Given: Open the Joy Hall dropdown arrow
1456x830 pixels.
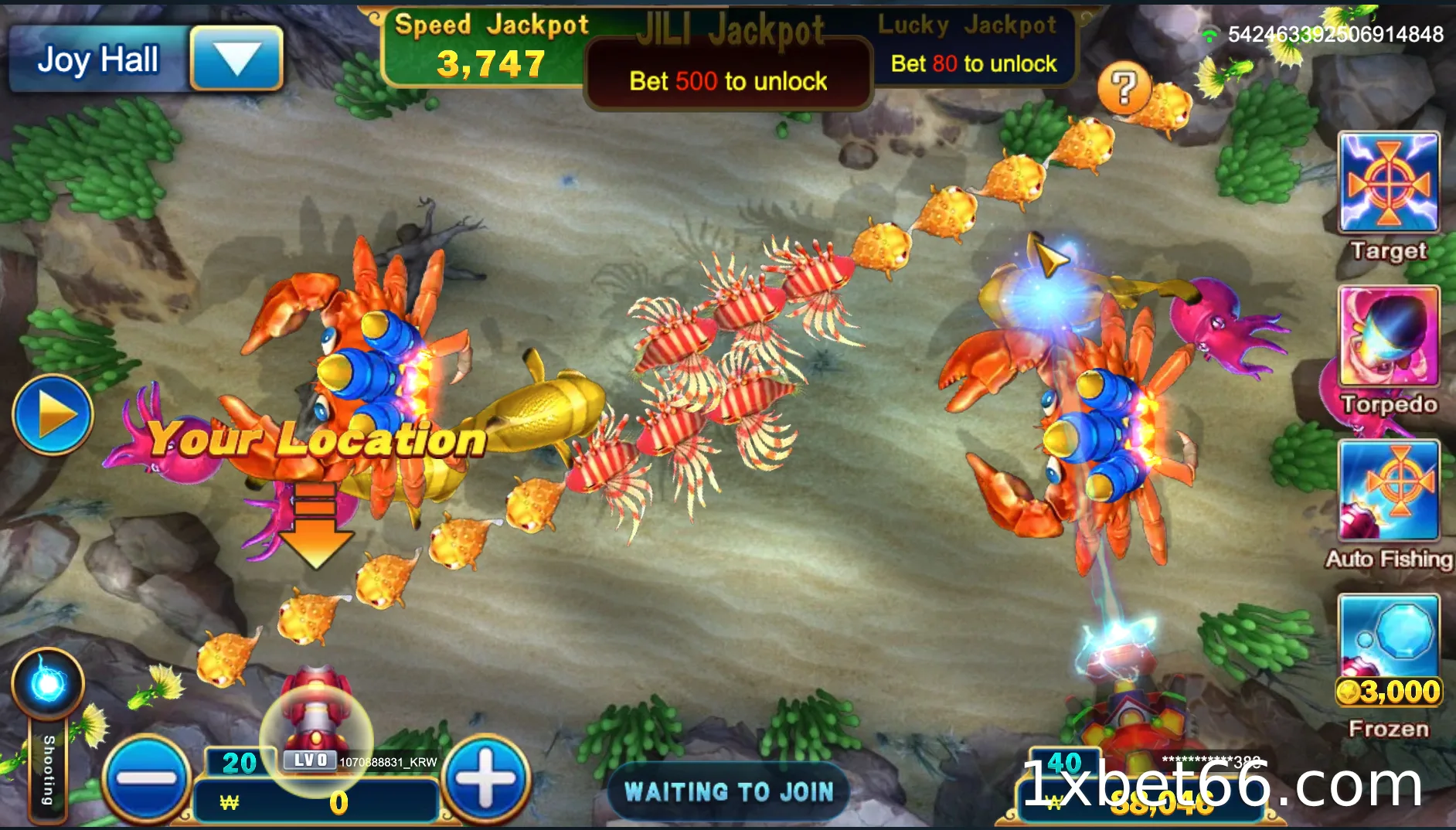Looking at the screenshot, I should (x=236, y=58).
